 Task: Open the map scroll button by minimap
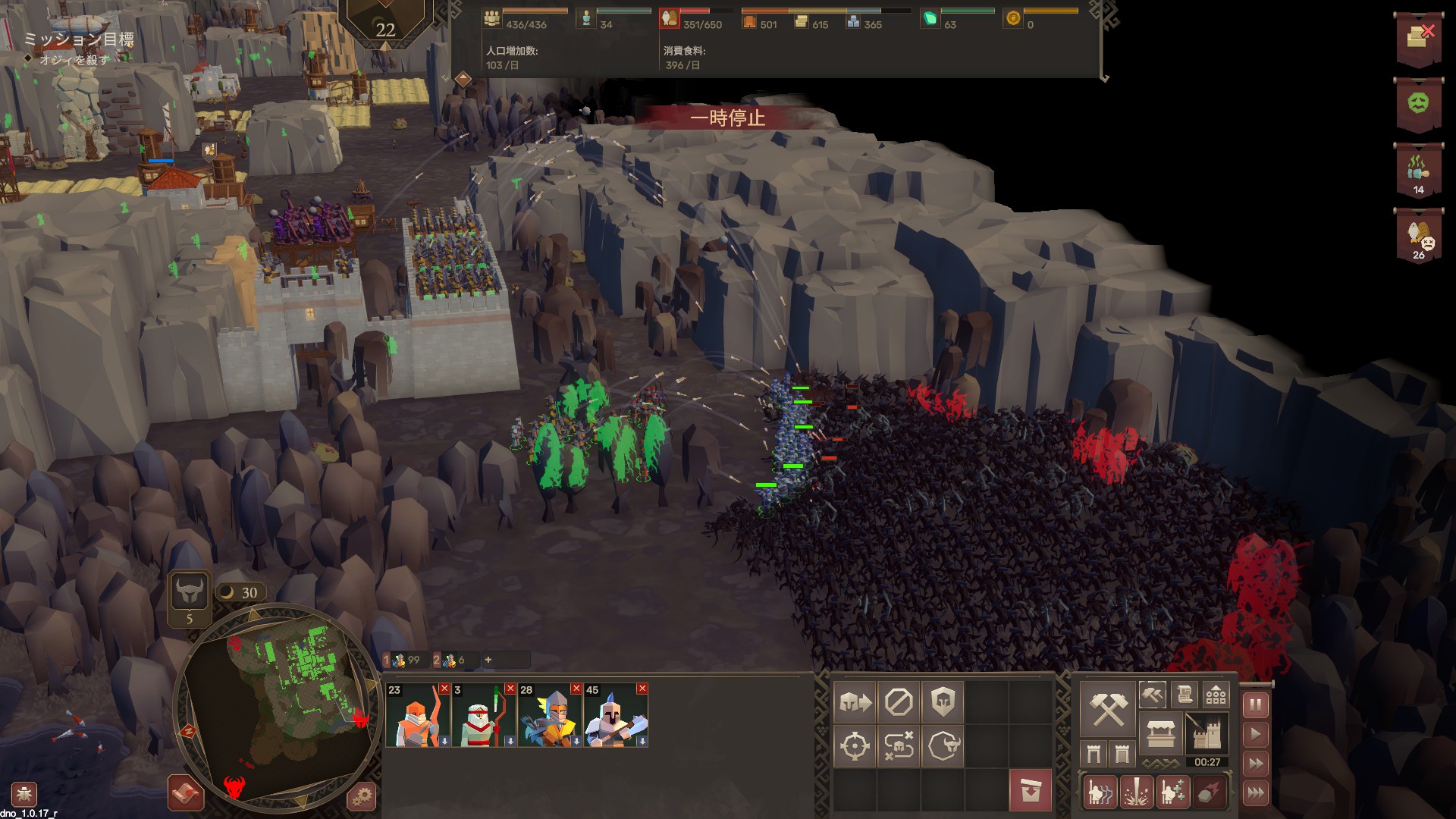(x=185, y=793)
